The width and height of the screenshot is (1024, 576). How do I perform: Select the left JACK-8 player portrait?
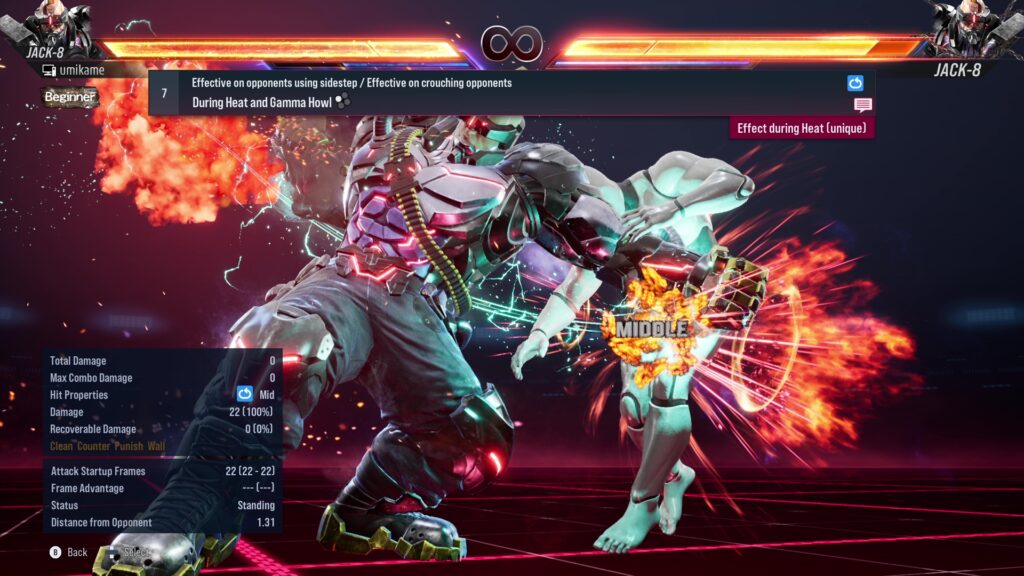pos(52,26)
